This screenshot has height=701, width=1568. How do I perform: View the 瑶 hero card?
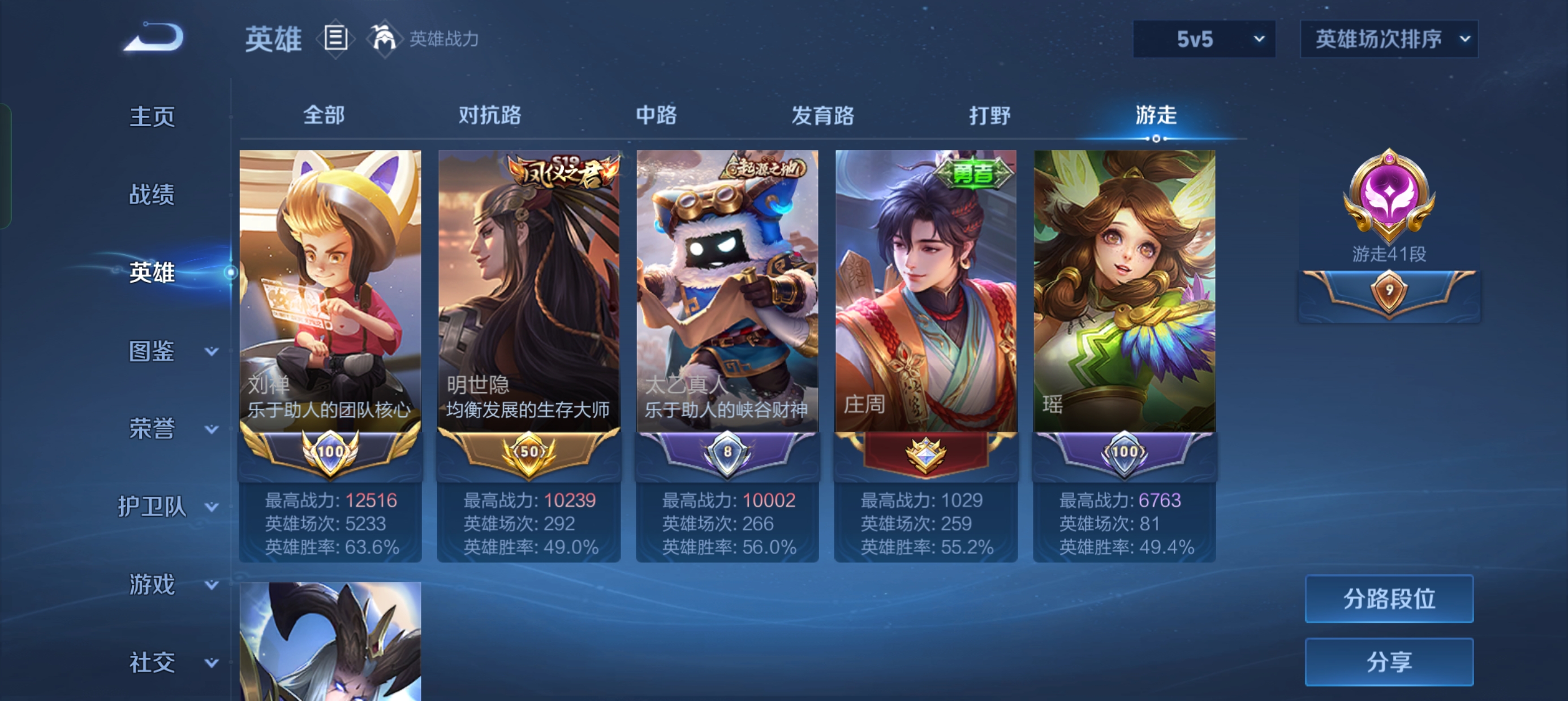click(x=1125, y=292)
